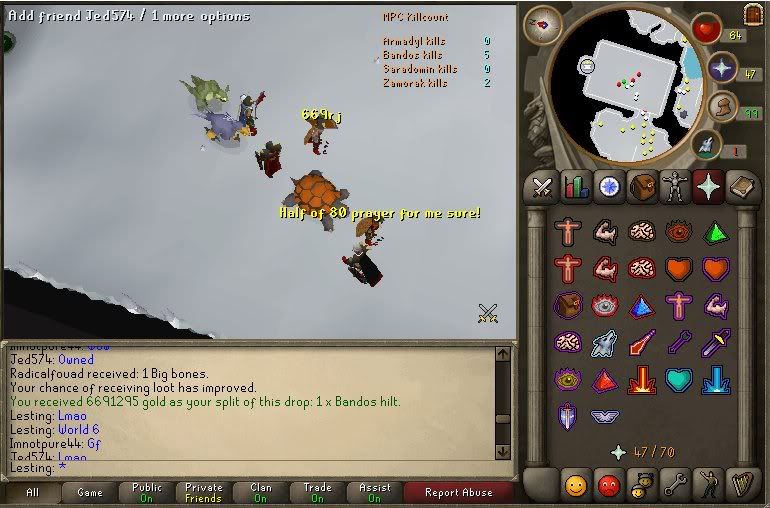Toggle the Clan chat filter
This screenshot has width=770, height=508.
261,492
